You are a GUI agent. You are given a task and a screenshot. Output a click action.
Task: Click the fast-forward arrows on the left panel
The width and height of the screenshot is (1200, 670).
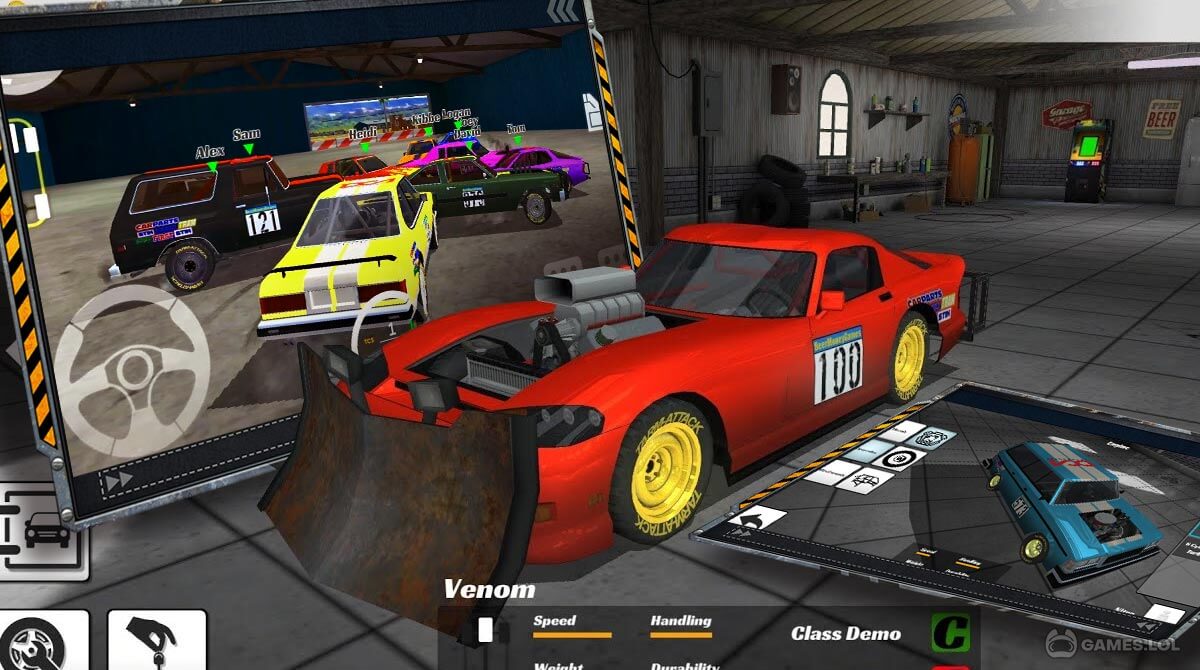click(x=118, y=481)
